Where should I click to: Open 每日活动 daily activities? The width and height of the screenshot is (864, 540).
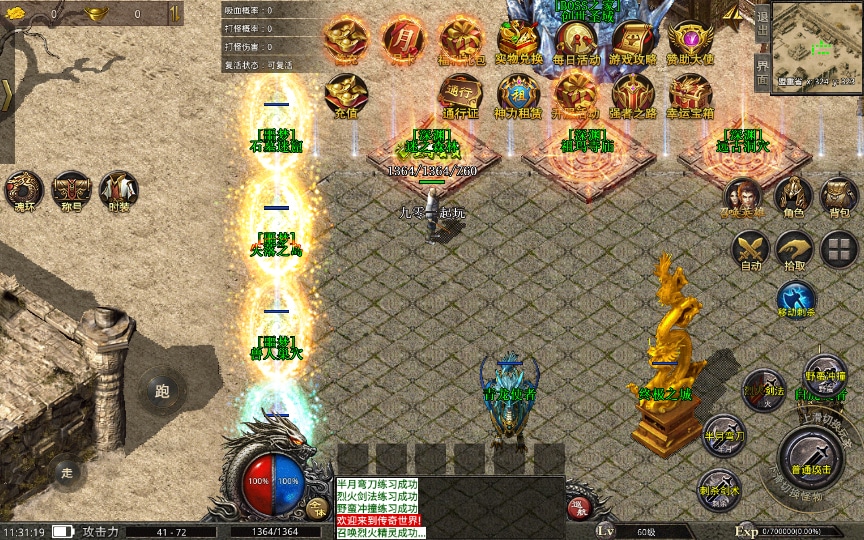[x=576, y=38]
